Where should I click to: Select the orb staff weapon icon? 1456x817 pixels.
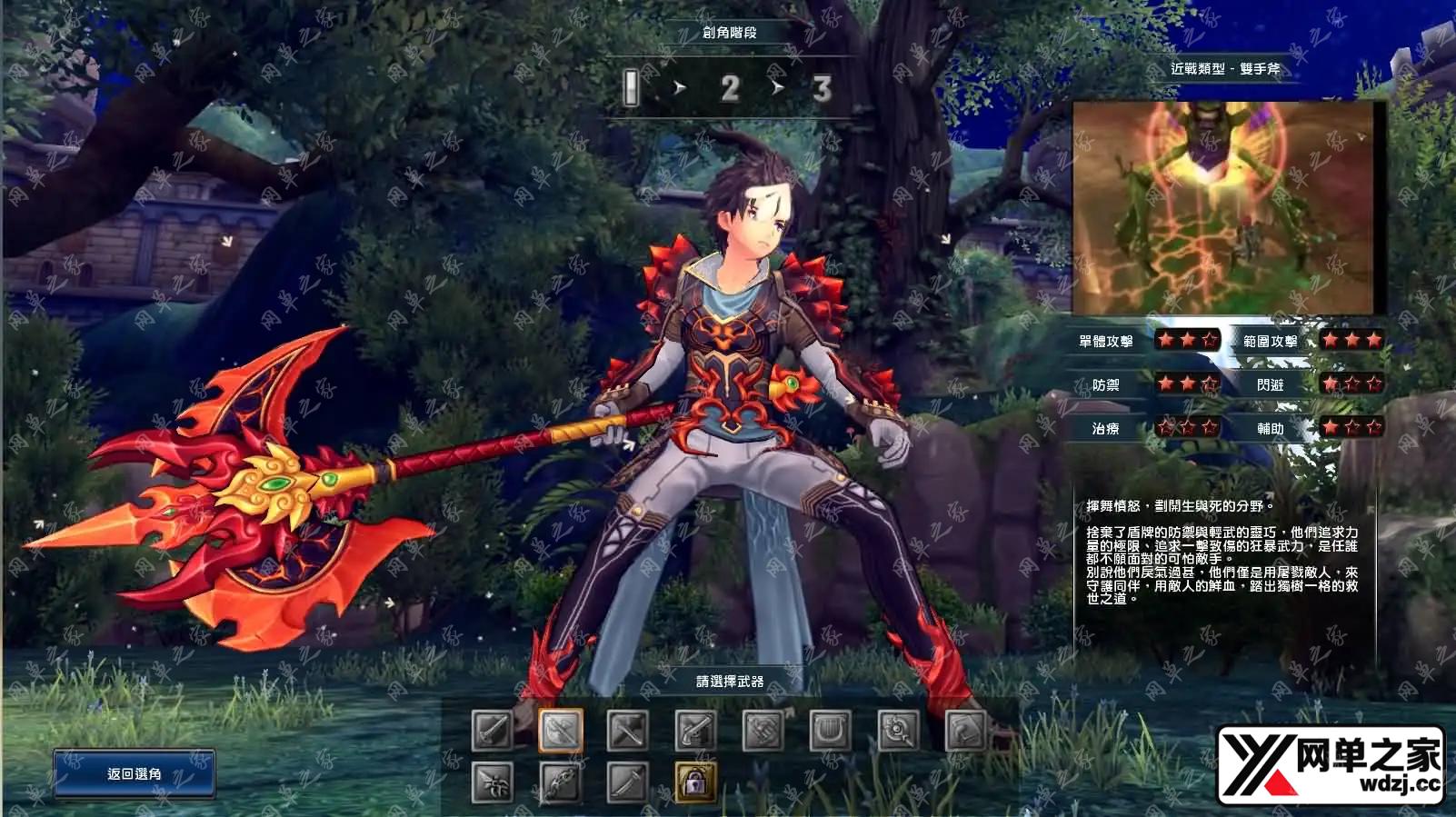click(899, 730)
